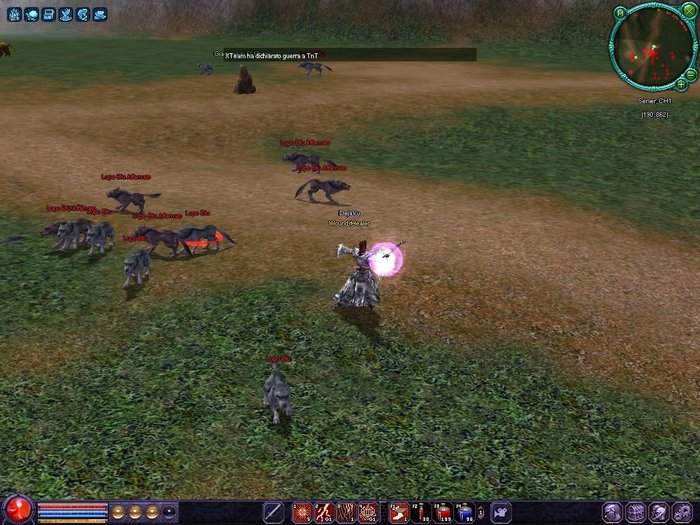
Task: Open the large map with the M button
Action: pyautogui.click(x=621, y=13)
